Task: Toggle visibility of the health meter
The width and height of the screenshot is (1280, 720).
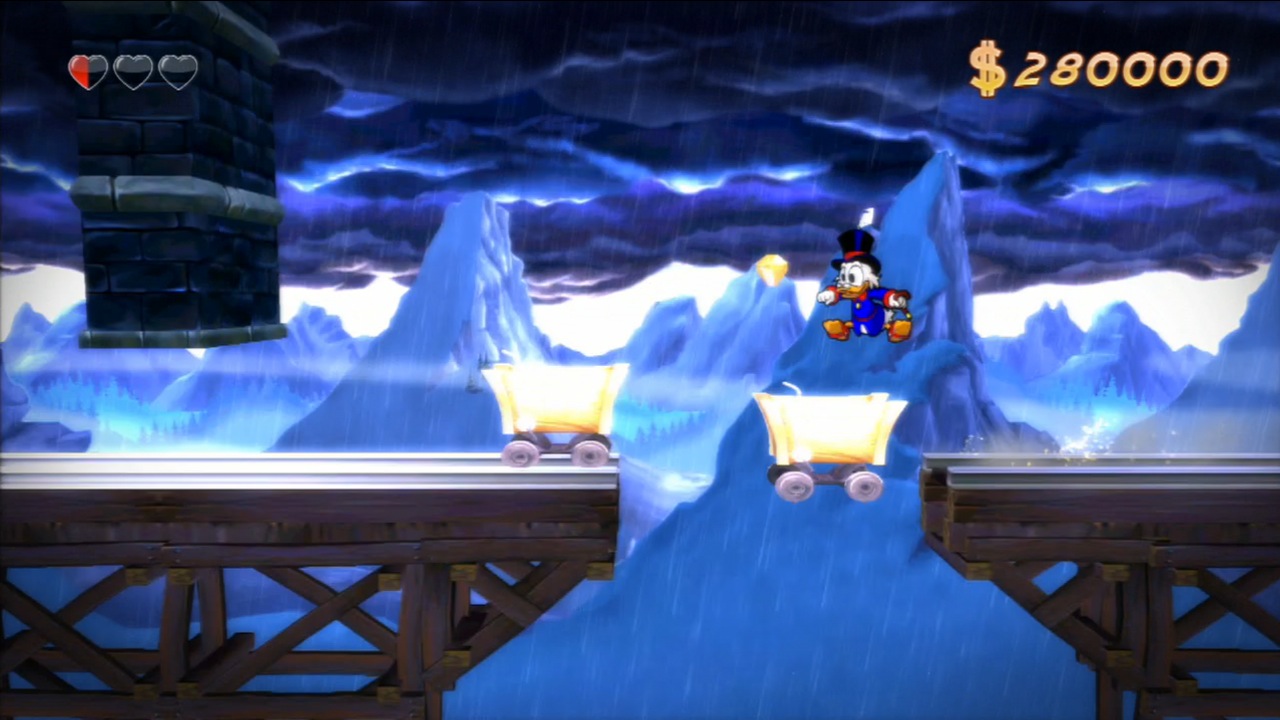Action: [x=132, y=72]
